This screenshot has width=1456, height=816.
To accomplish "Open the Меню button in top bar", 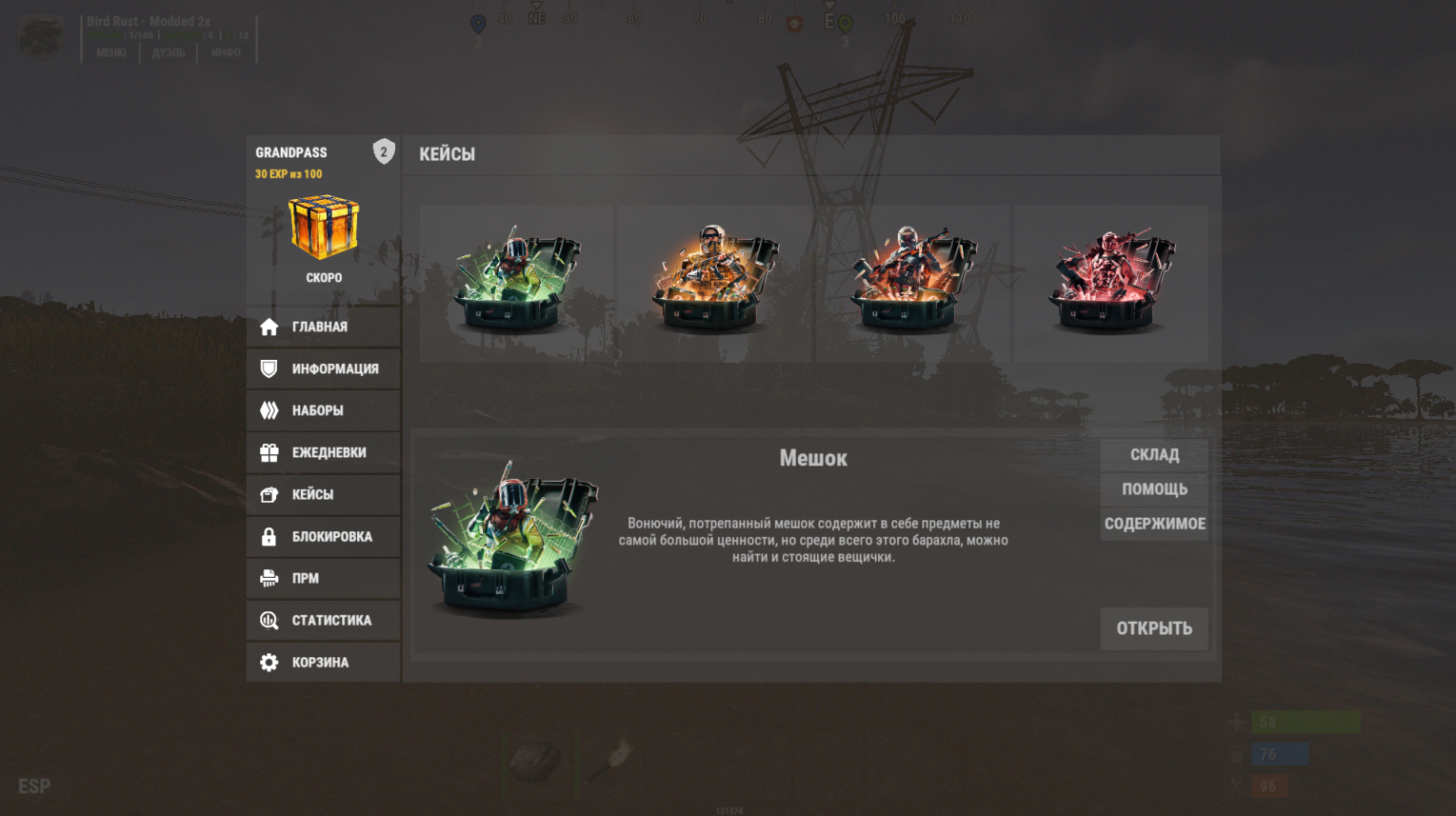I will [111, 53].
